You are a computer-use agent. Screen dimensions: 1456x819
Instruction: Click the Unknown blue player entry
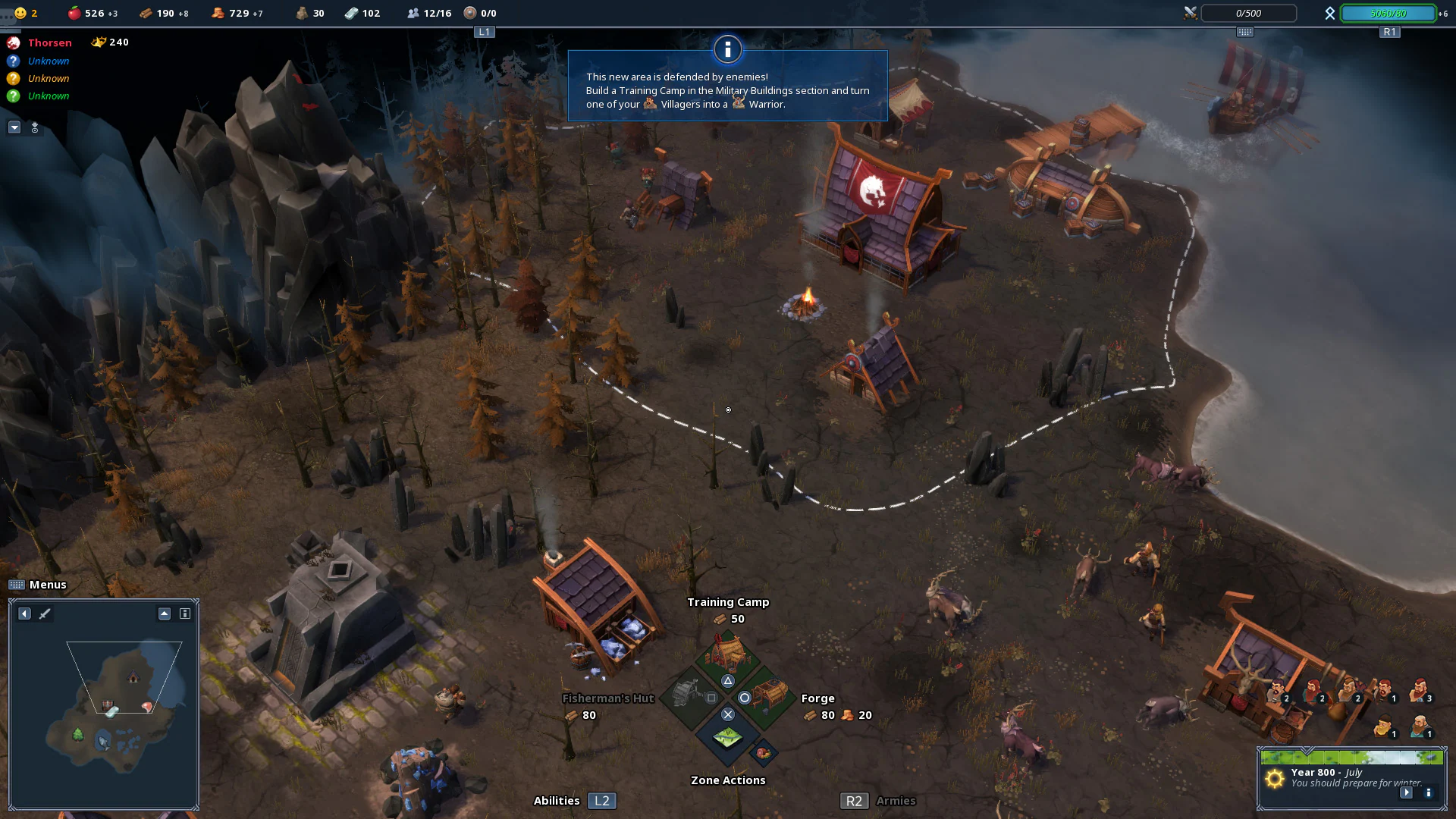[49, 61]
